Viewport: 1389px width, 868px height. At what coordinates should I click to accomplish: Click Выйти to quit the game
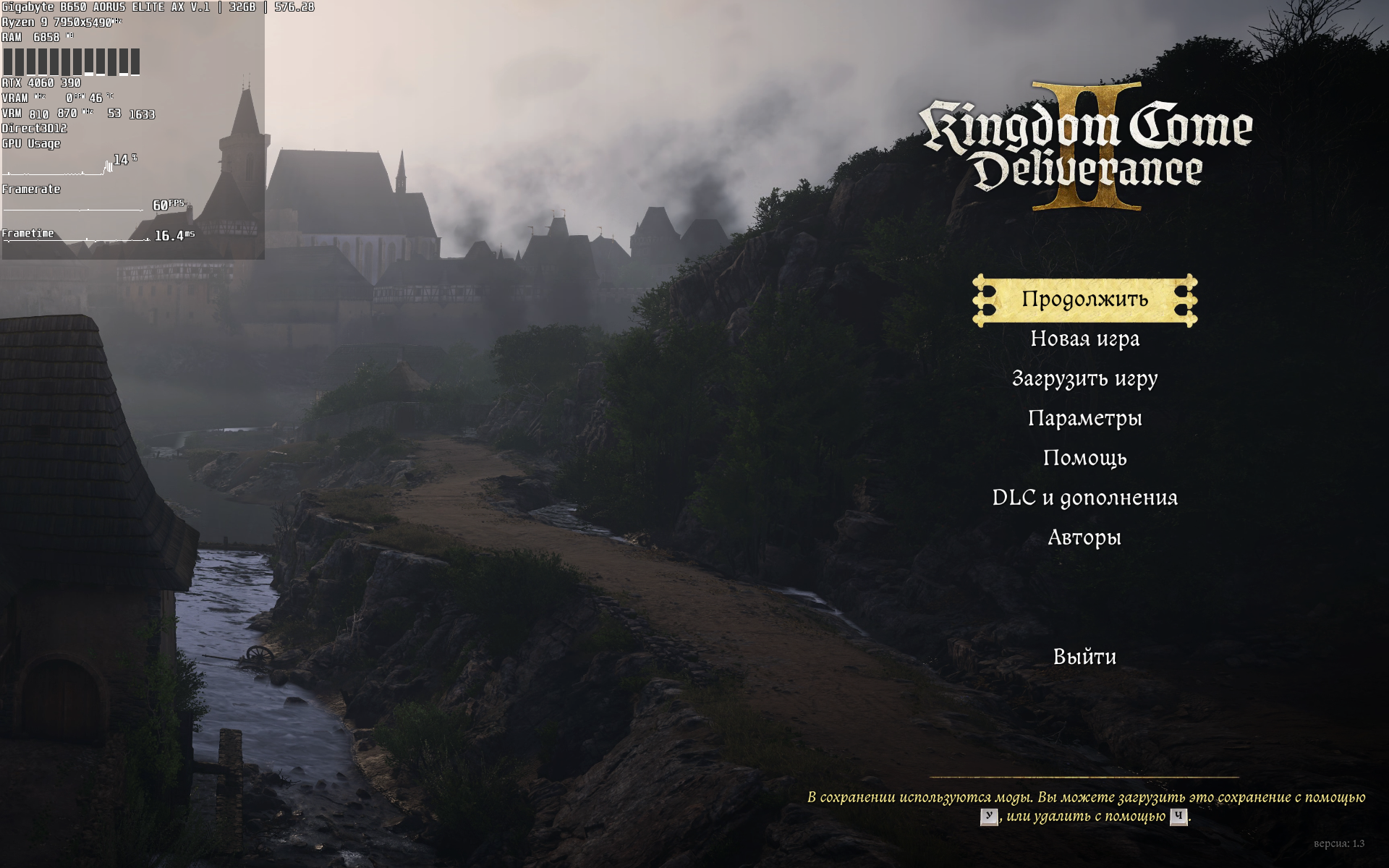(x=1084, y=658)
